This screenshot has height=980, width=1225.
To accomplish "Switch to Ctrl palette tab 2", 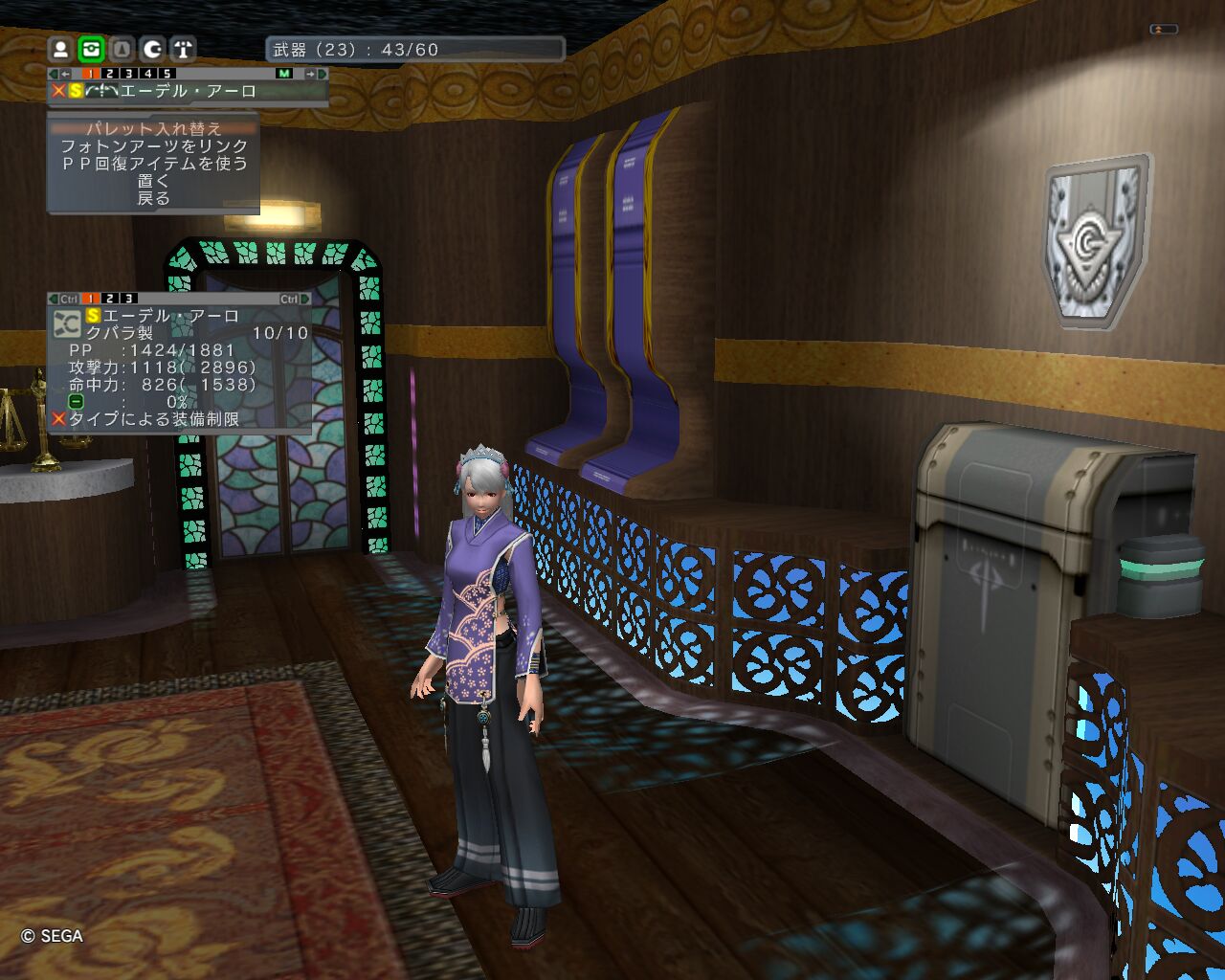I will tap(110, 299).
